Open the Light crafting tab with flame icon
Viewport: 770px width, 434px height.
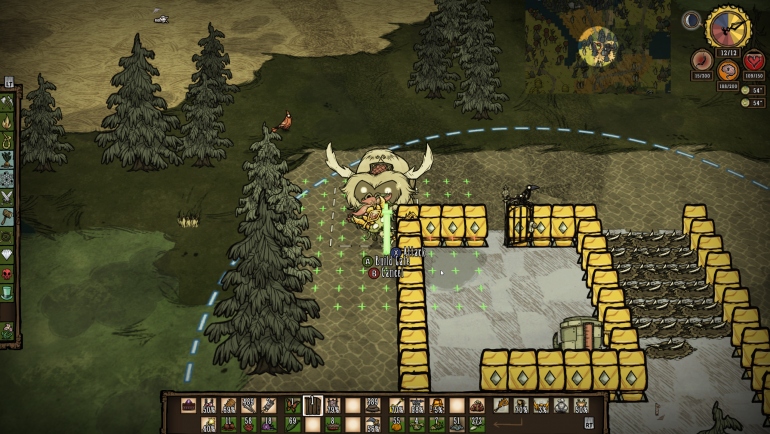pyautogui.click(x=8, y=120)
